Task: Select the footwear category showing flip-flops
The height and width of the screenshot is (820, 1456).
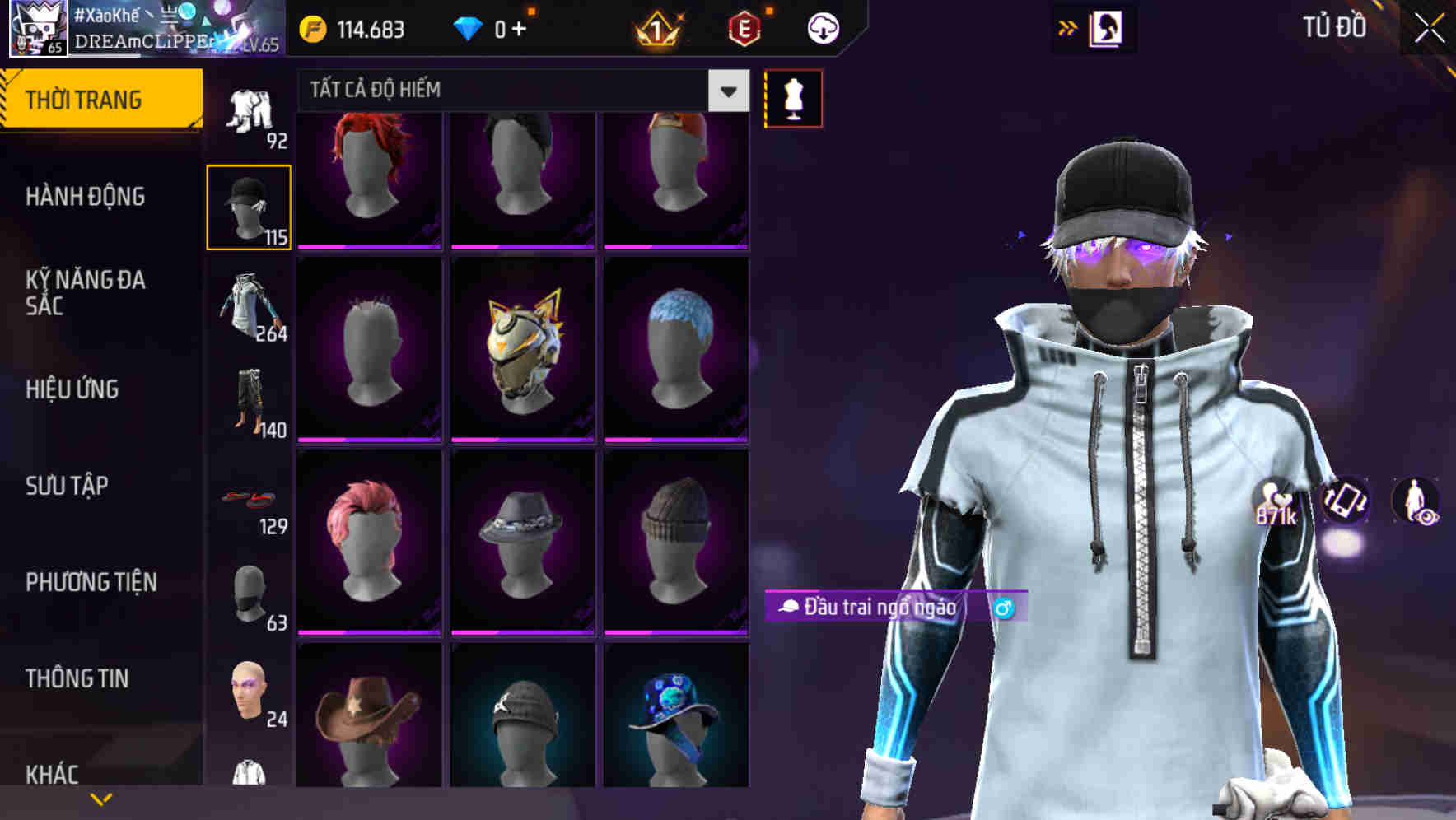Action: 249,498
